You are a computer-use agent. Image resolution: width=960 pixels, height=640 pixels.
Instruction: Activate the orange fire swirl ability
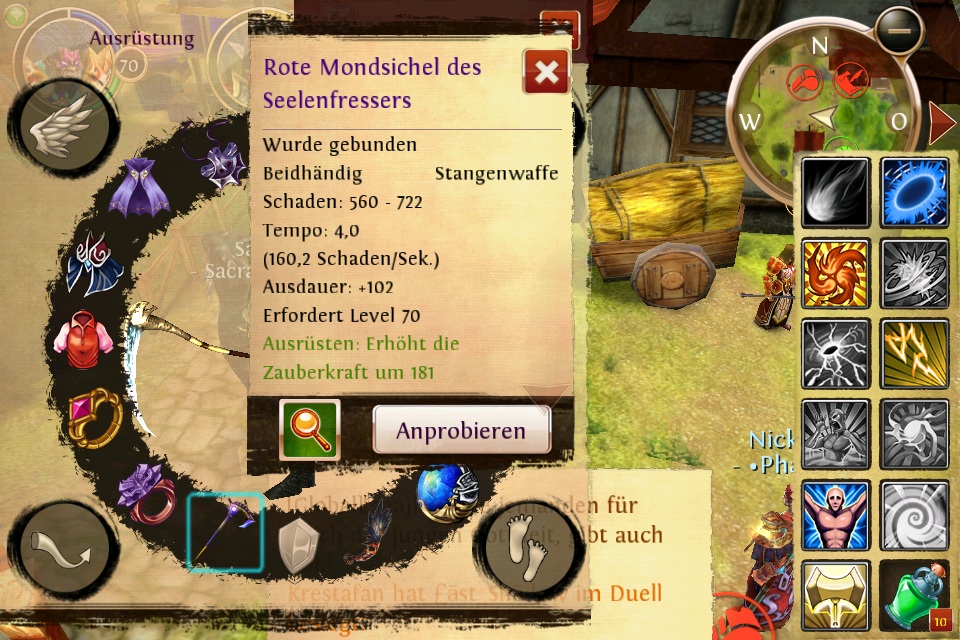tap(835, 273)
